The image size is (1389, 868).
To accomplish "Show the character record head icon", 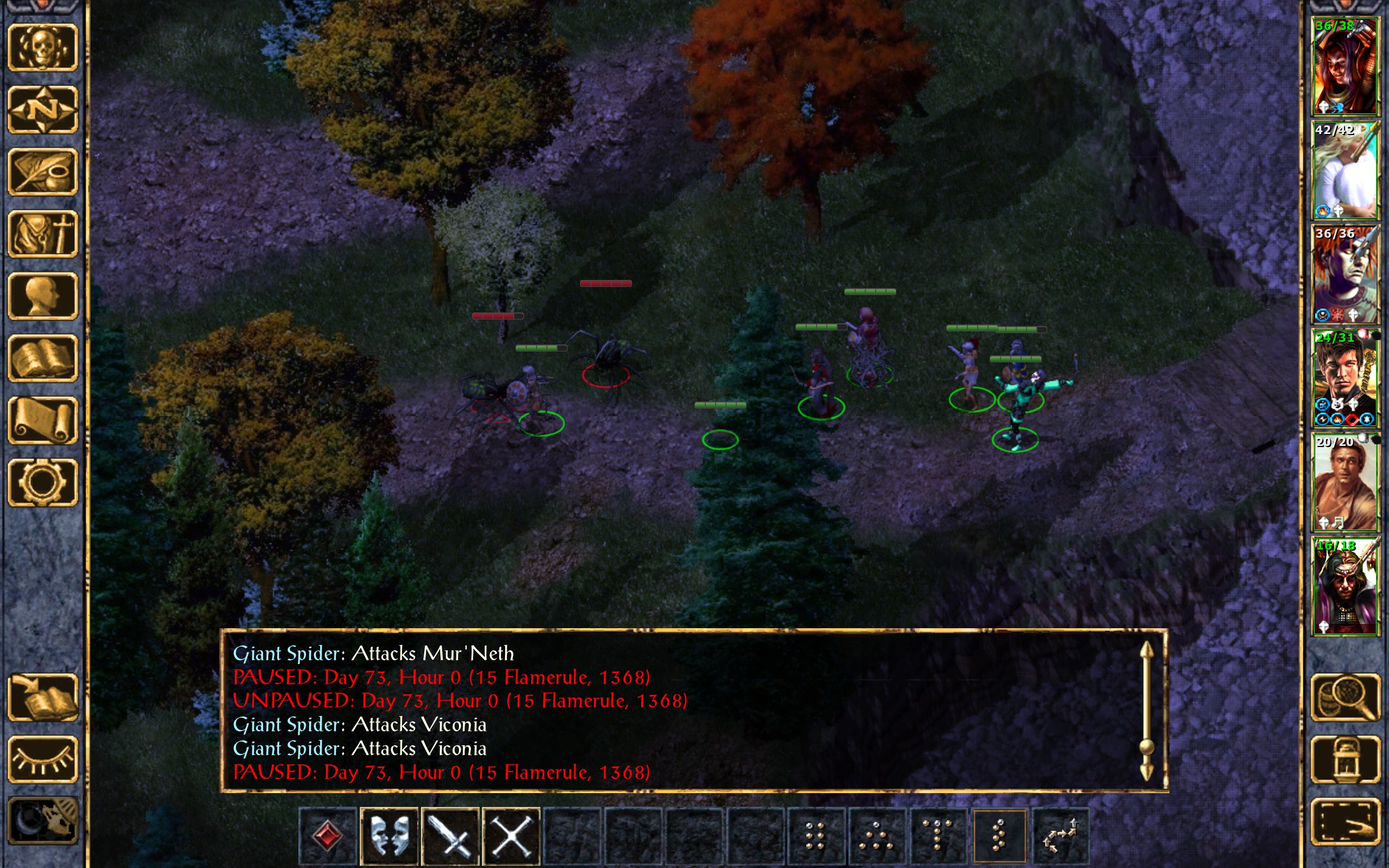I will (42, 296).
